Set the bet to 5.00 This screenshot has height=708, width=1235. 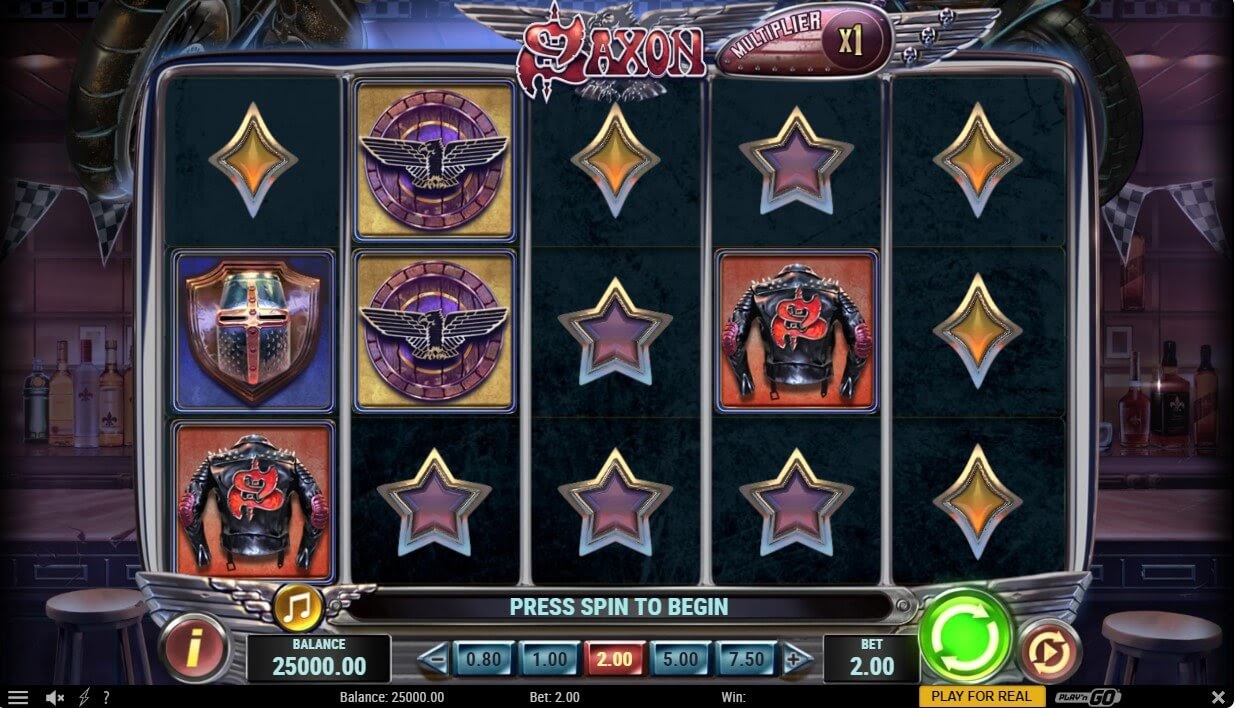tap(681, 659)
